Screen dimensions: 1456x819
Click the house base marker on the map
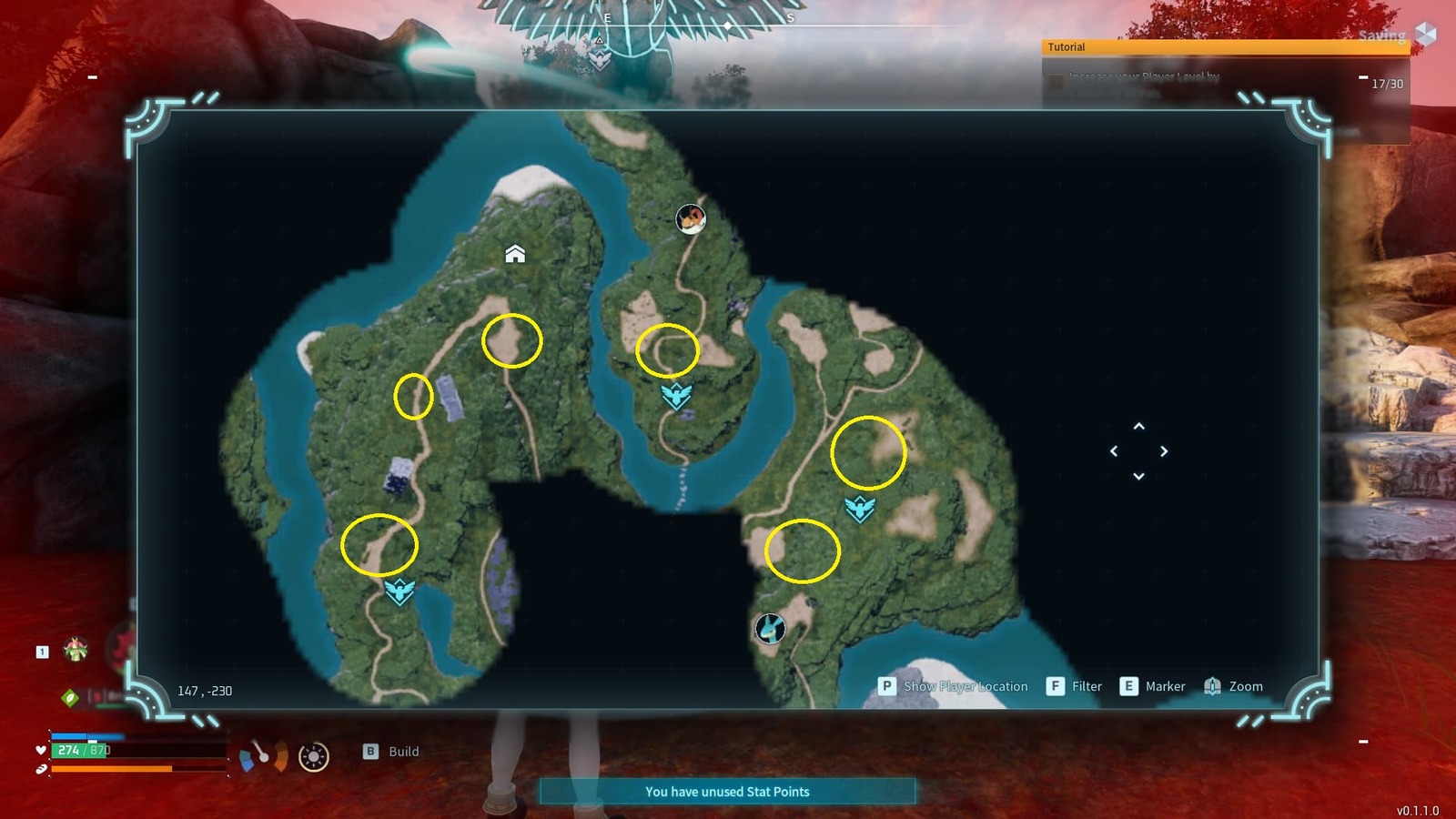point(515,253)
